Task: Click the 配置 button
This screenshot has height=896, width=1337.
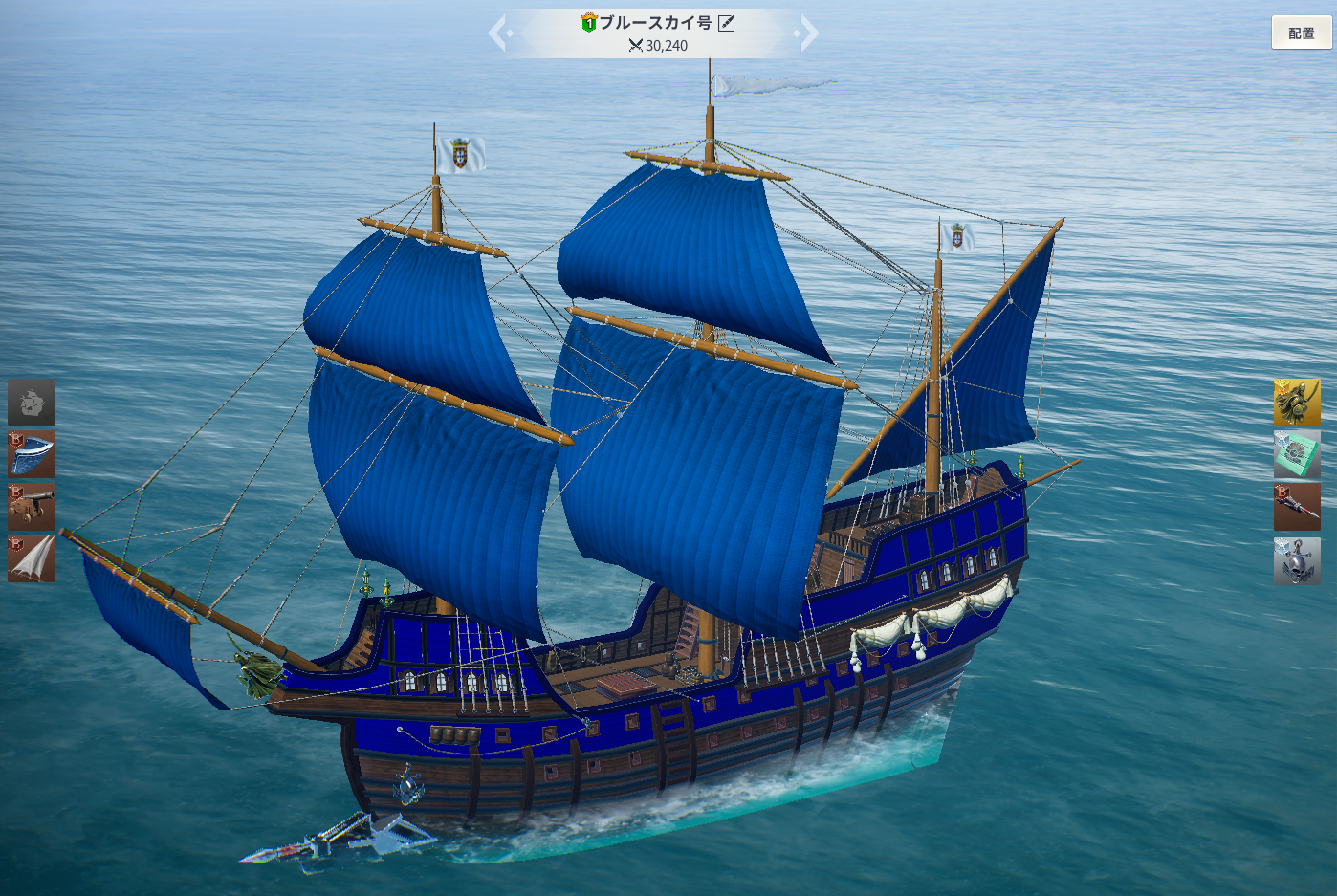Action: coord(1301,33)
